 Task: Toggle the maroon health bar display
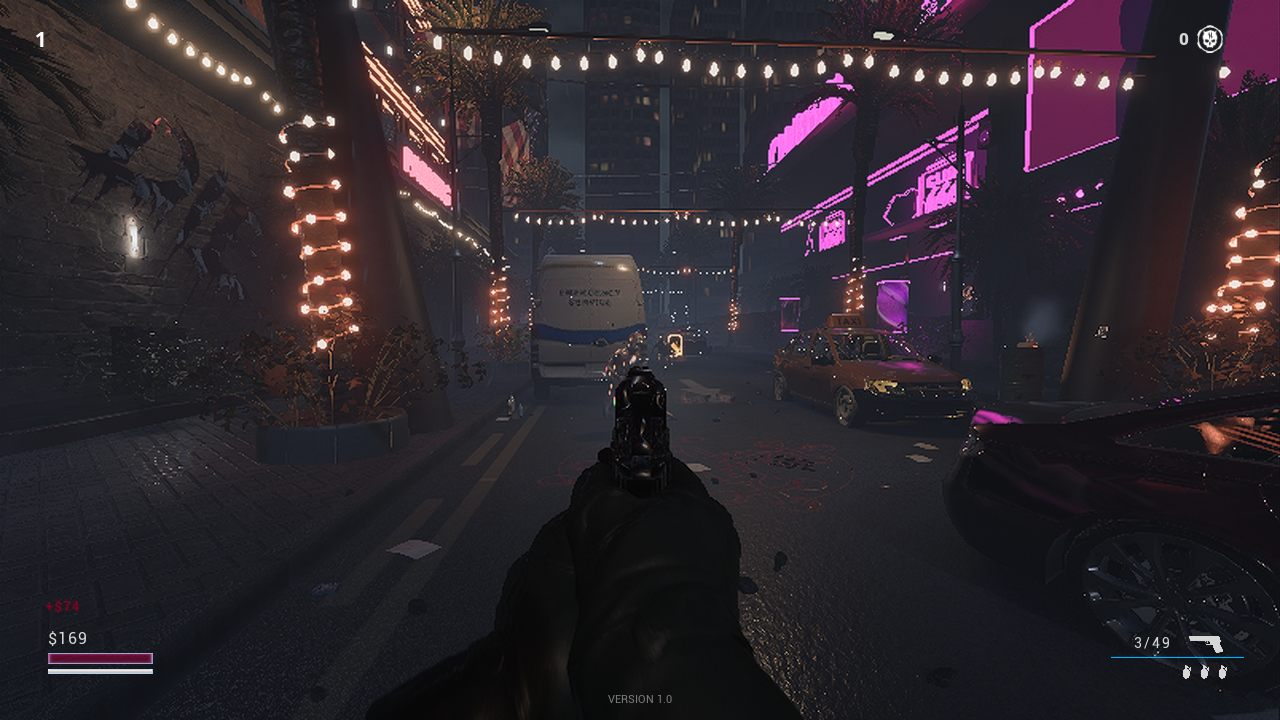pyautogui.click(x=99, y=658)
